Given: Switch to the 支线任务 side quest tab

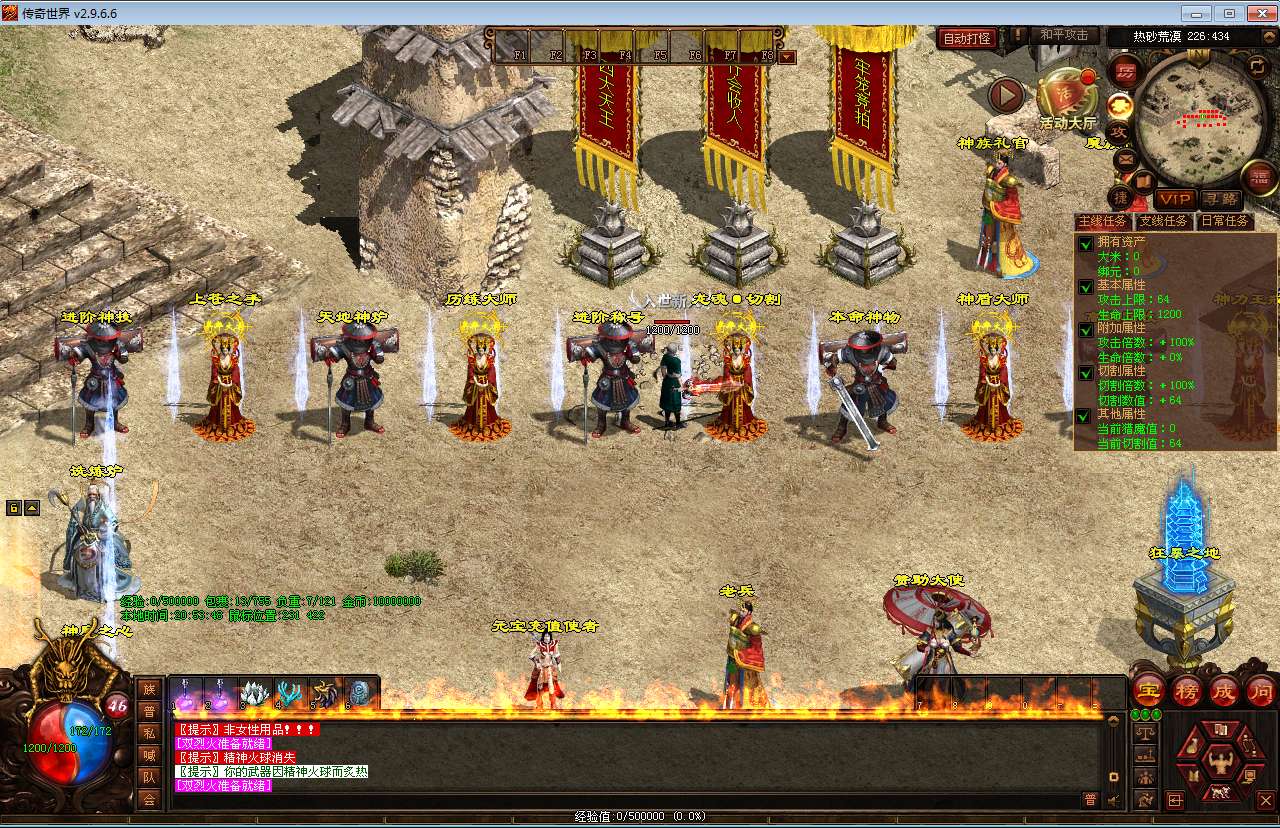Looking at the screenshot, I should [1164, 221].
